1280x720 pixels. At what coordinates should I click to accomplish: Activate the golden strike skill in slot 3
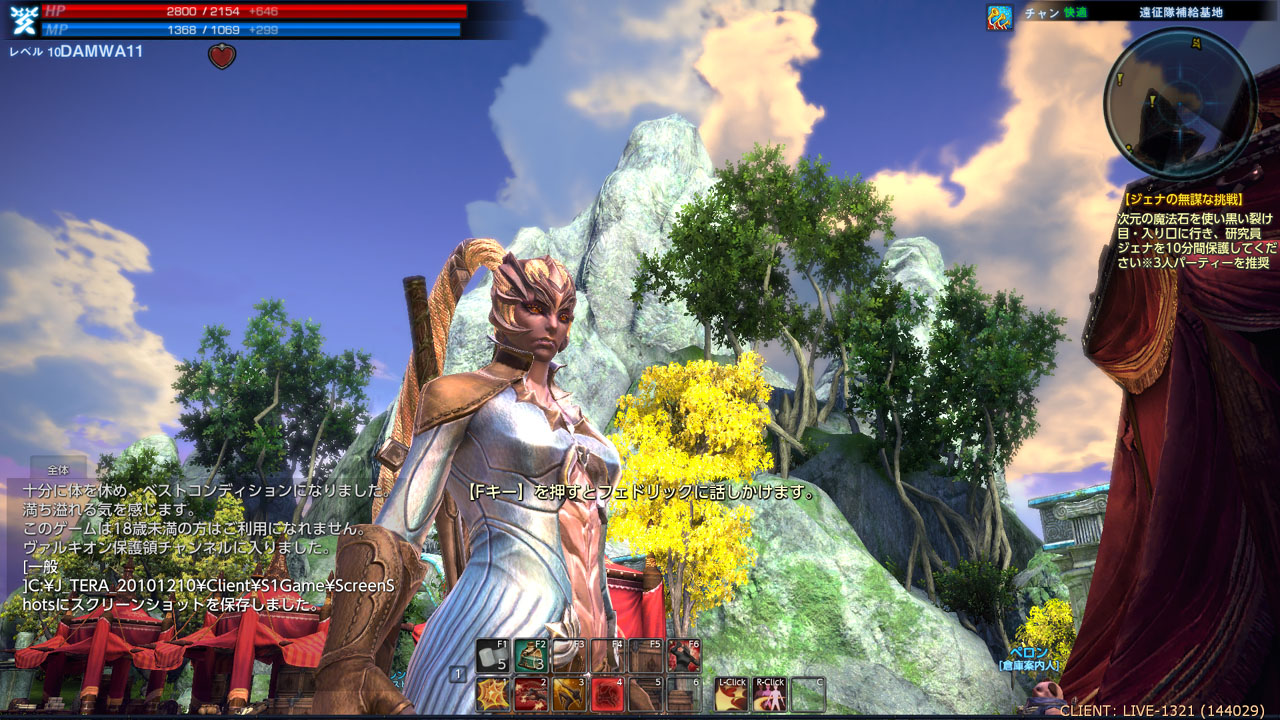coord(569,694)
